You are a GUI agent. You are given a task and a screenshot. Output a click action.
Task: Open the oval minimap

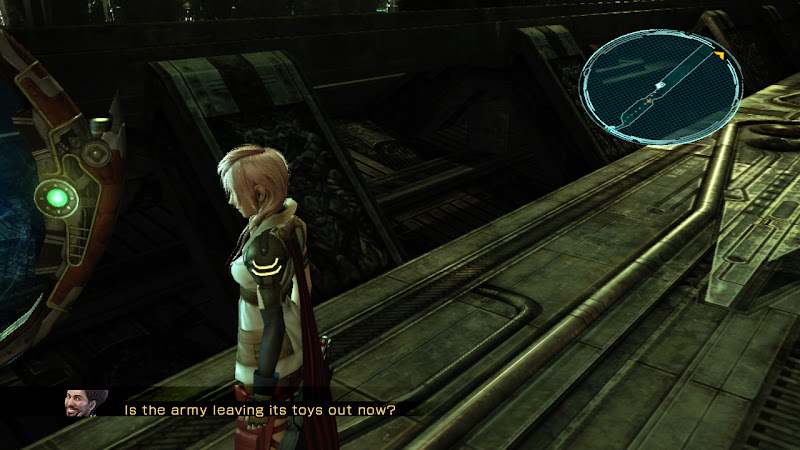[663, 87]
